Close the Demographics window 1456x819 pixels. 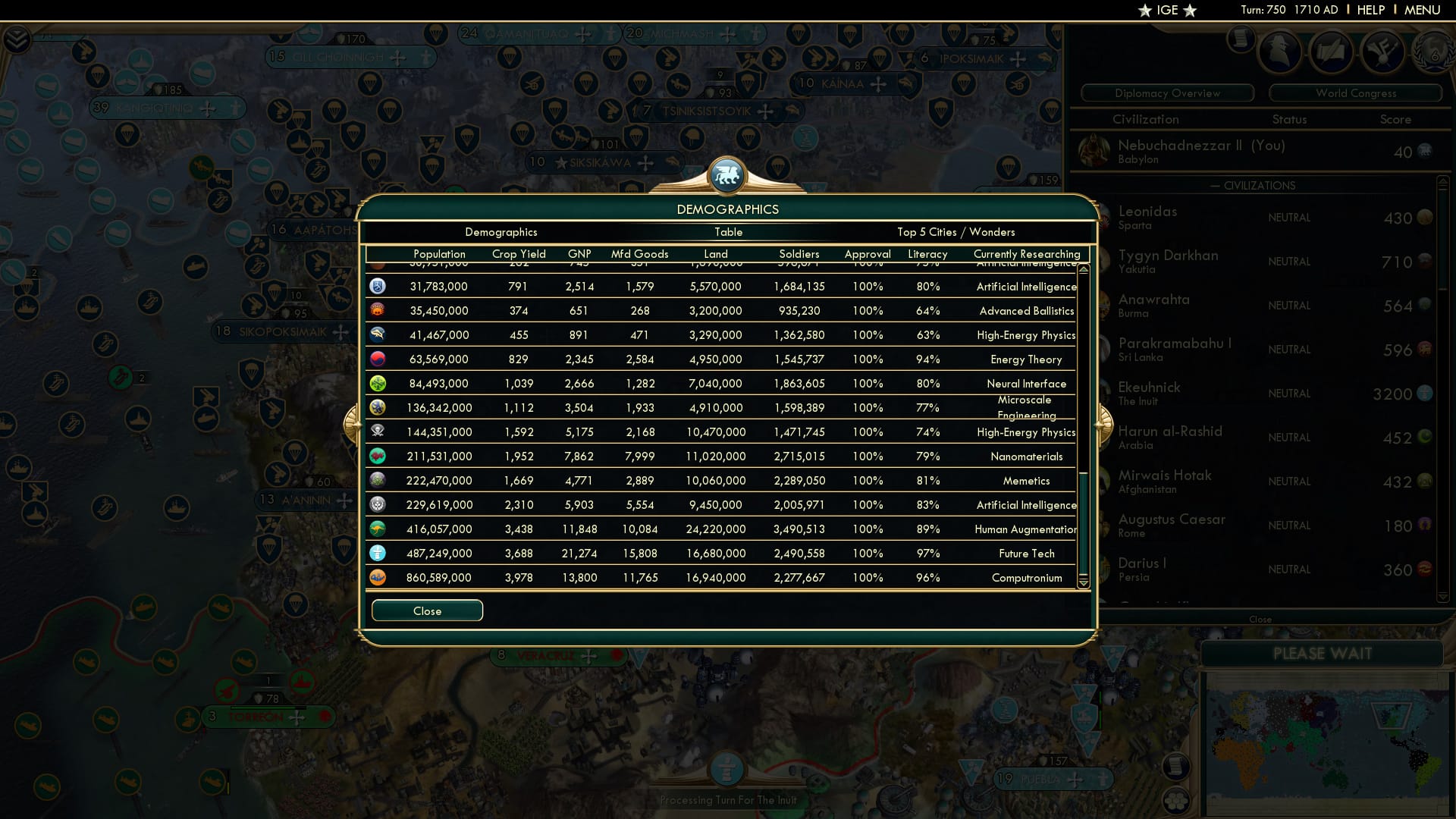427,610
